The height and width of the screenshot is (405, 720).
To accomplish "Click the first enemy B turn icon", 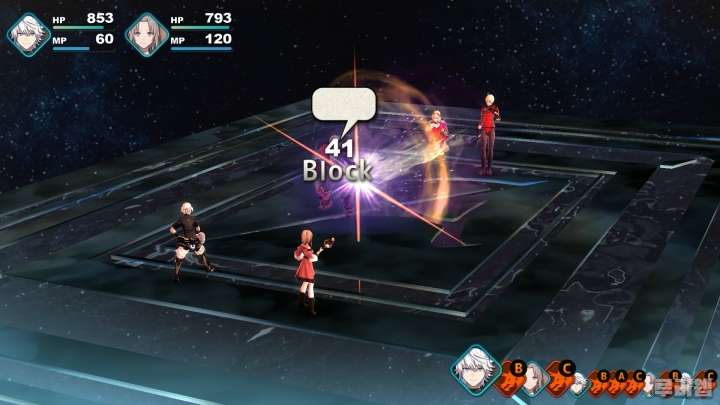I will click(x=511, y=376).
